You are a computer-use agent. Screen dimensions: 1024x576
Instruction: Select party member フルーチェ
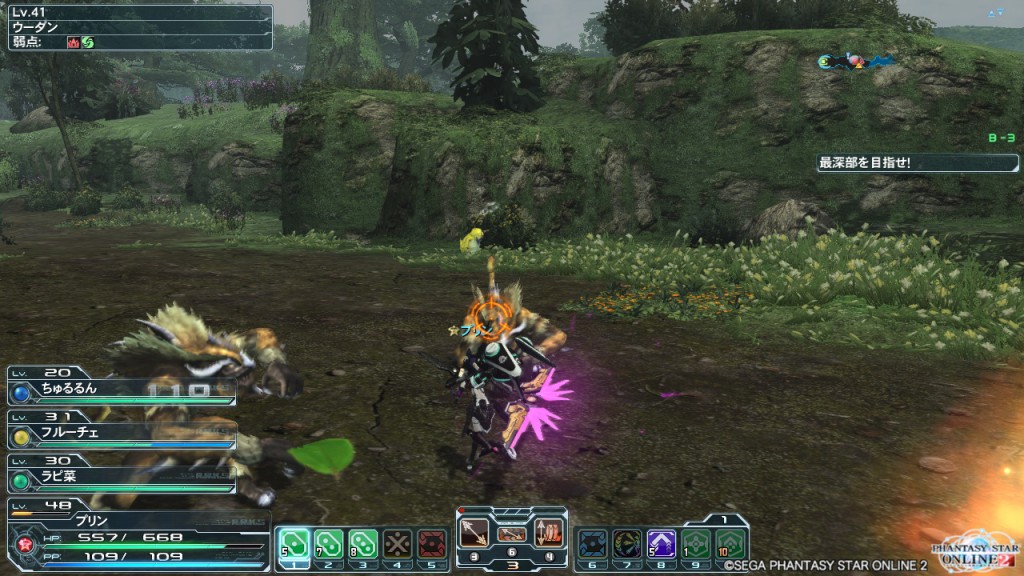pos(122,434)
